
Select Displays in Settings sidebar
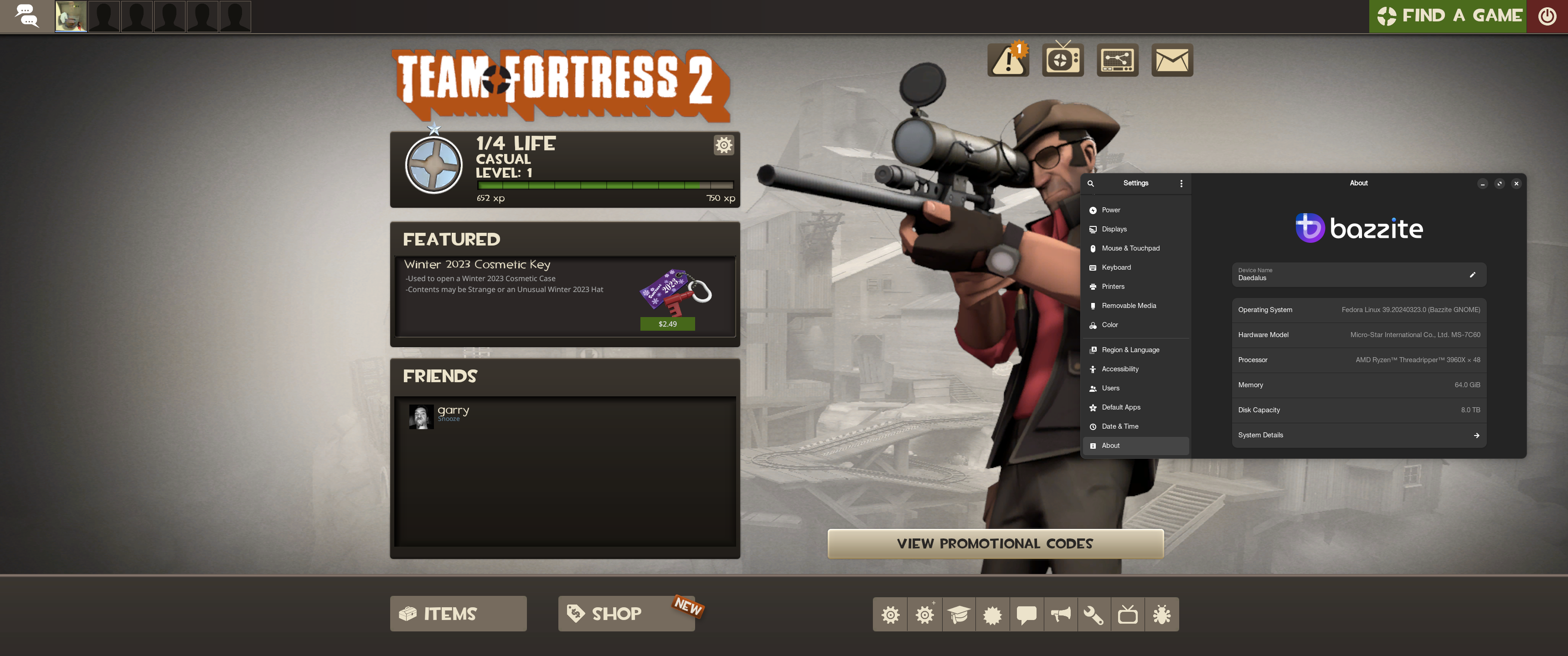(x=1114, y=230)
